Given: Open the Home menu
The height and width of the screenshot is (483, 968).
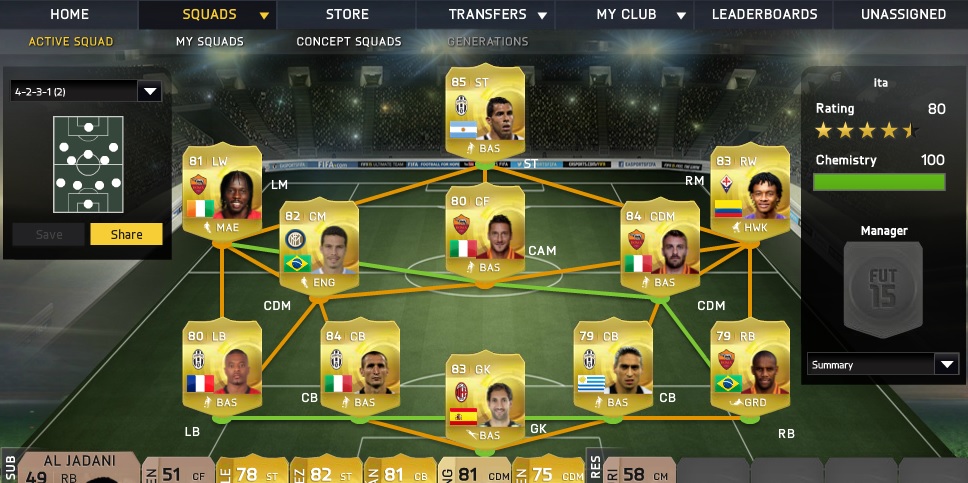Looking at the screenshot, I should 69,15.
